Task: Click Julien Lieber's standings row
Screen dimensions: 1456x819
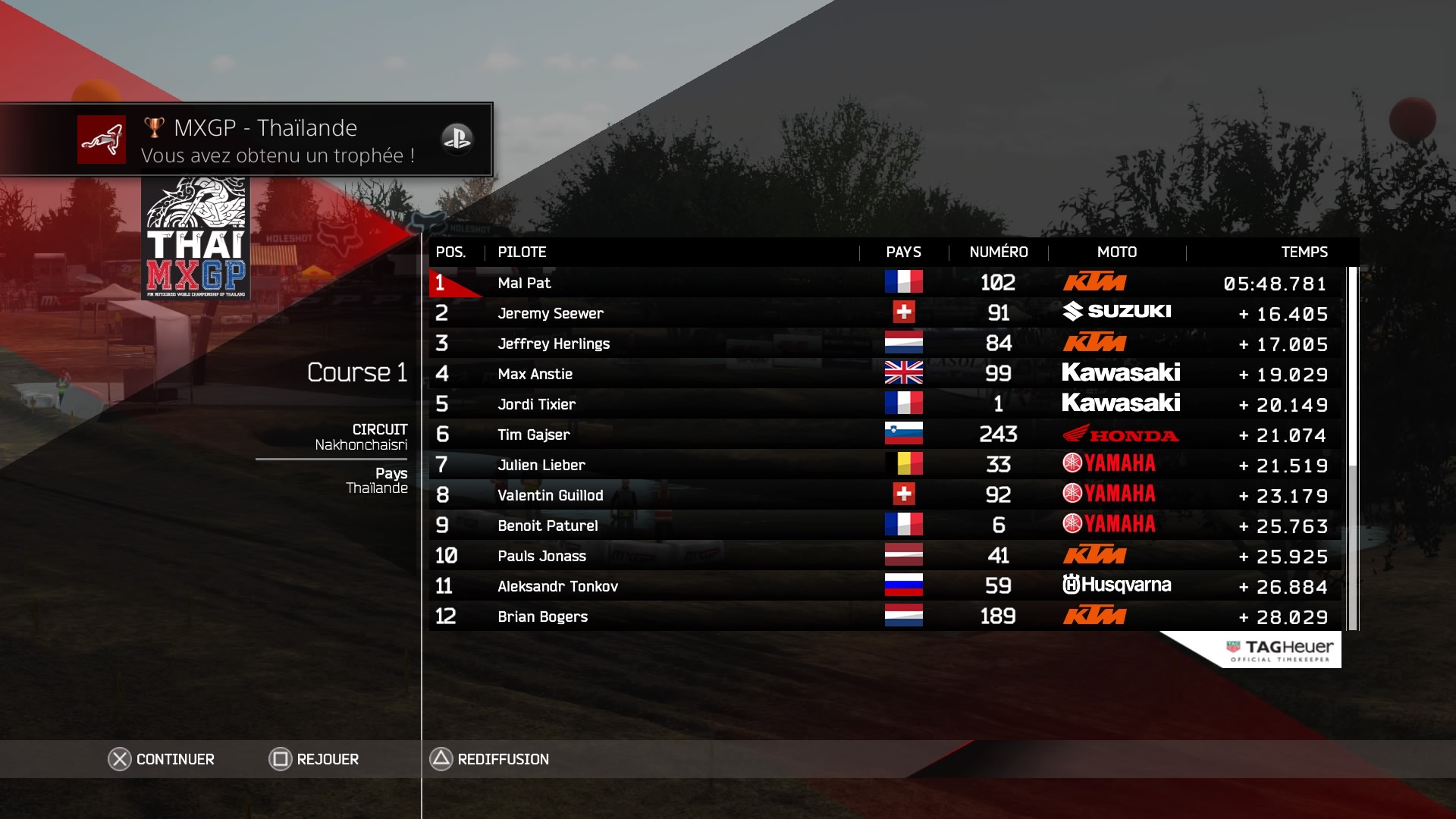Action: click(884, 465)
